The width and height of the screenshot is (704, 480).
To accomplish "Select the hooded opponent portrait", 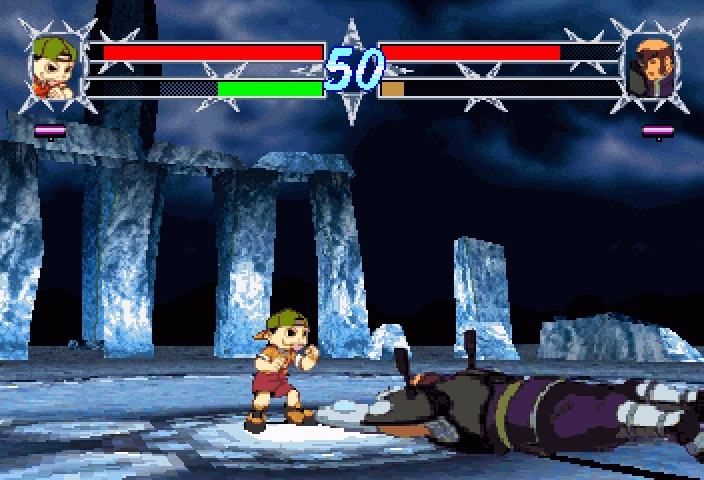I will pyautogui.click(x=650, y=68).
